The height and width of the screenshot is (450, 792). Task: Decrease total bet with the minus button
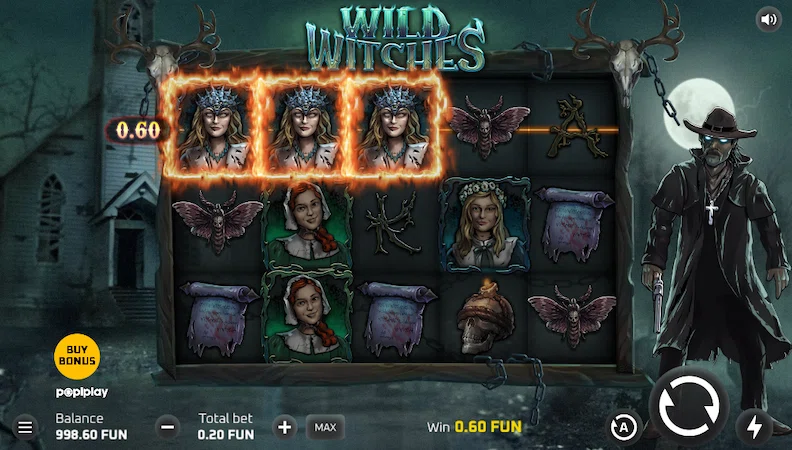coord(169,427)
